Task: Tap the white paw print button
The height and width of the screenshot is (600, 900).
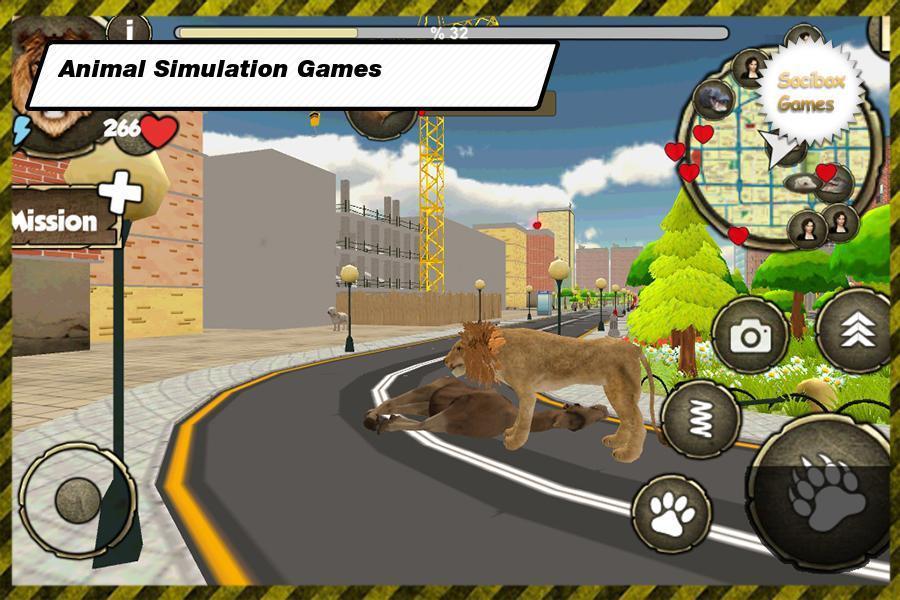Action: click(671, 513)
